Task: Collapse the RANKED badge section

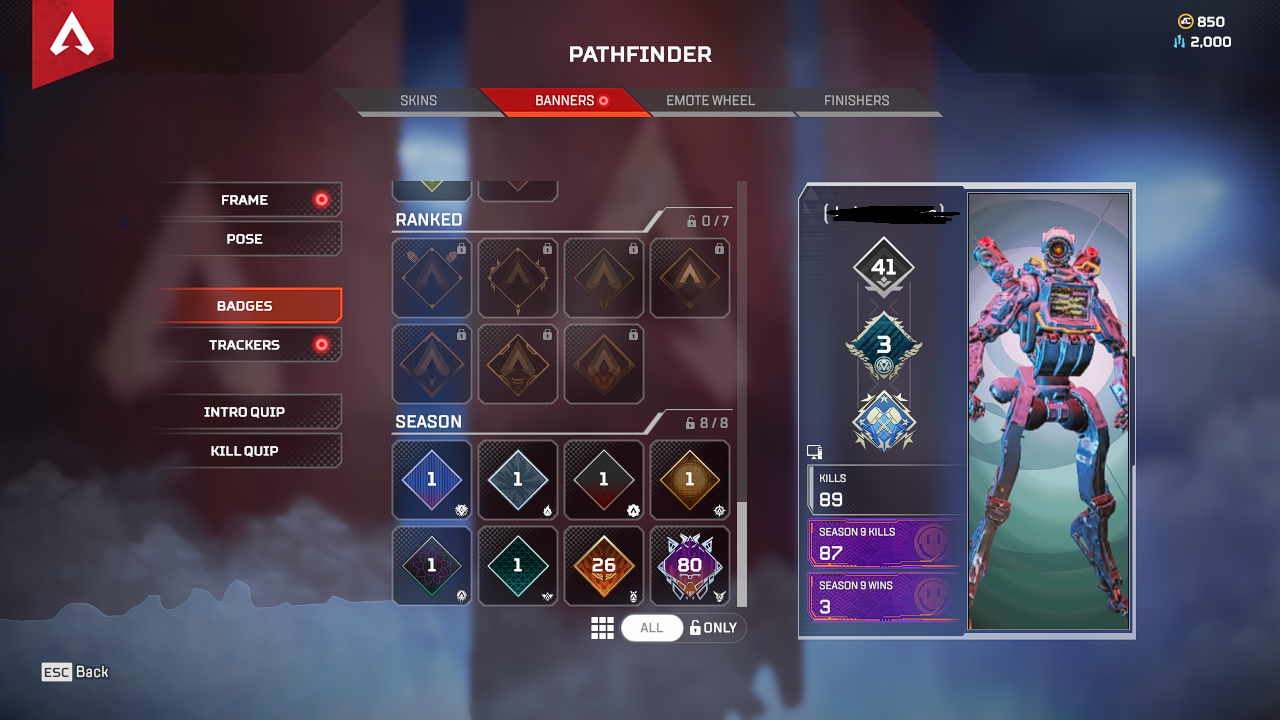Action: (x=430, y=219)
